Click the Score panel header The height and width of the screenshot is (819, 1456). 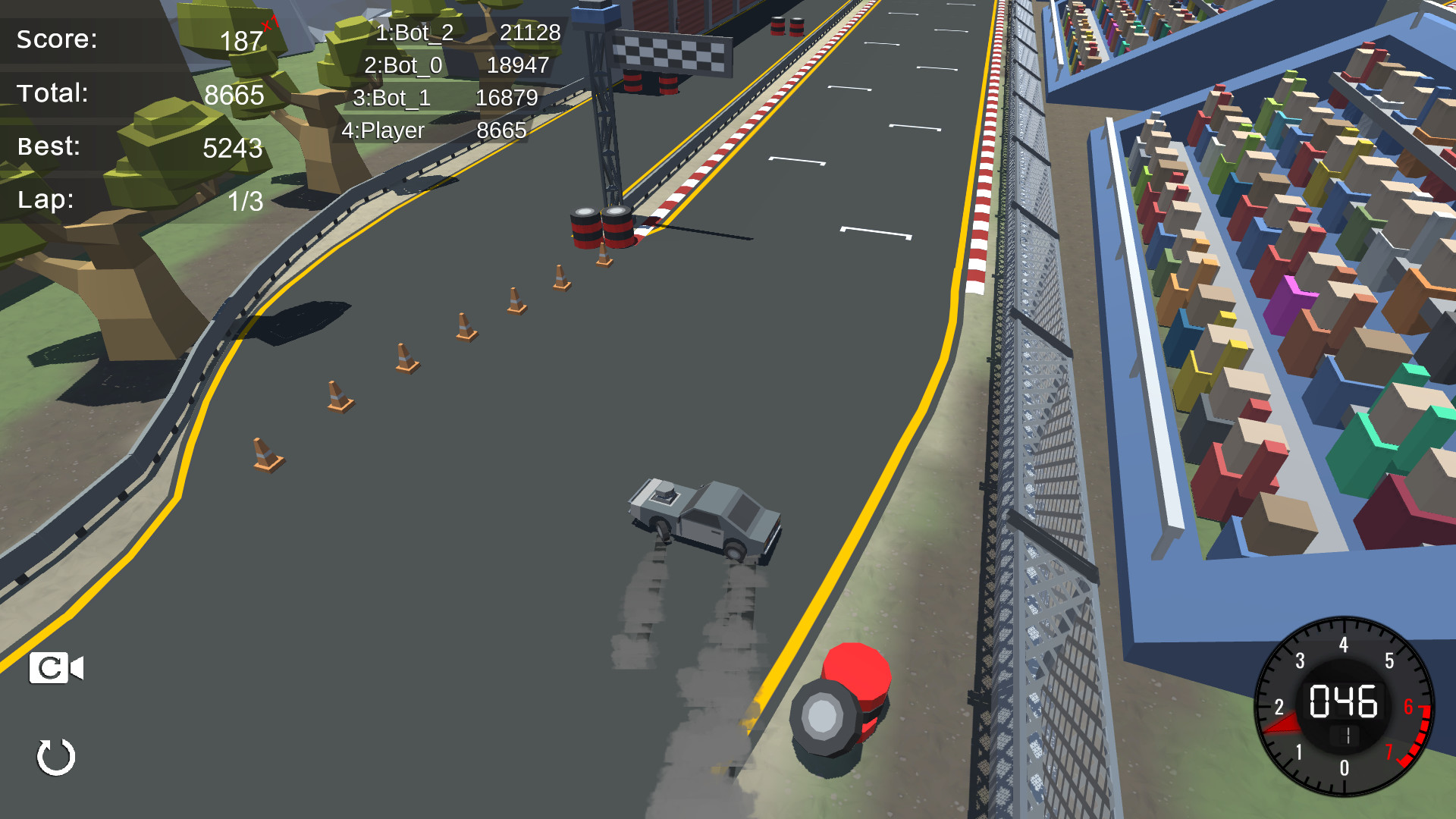pos(57,39)
